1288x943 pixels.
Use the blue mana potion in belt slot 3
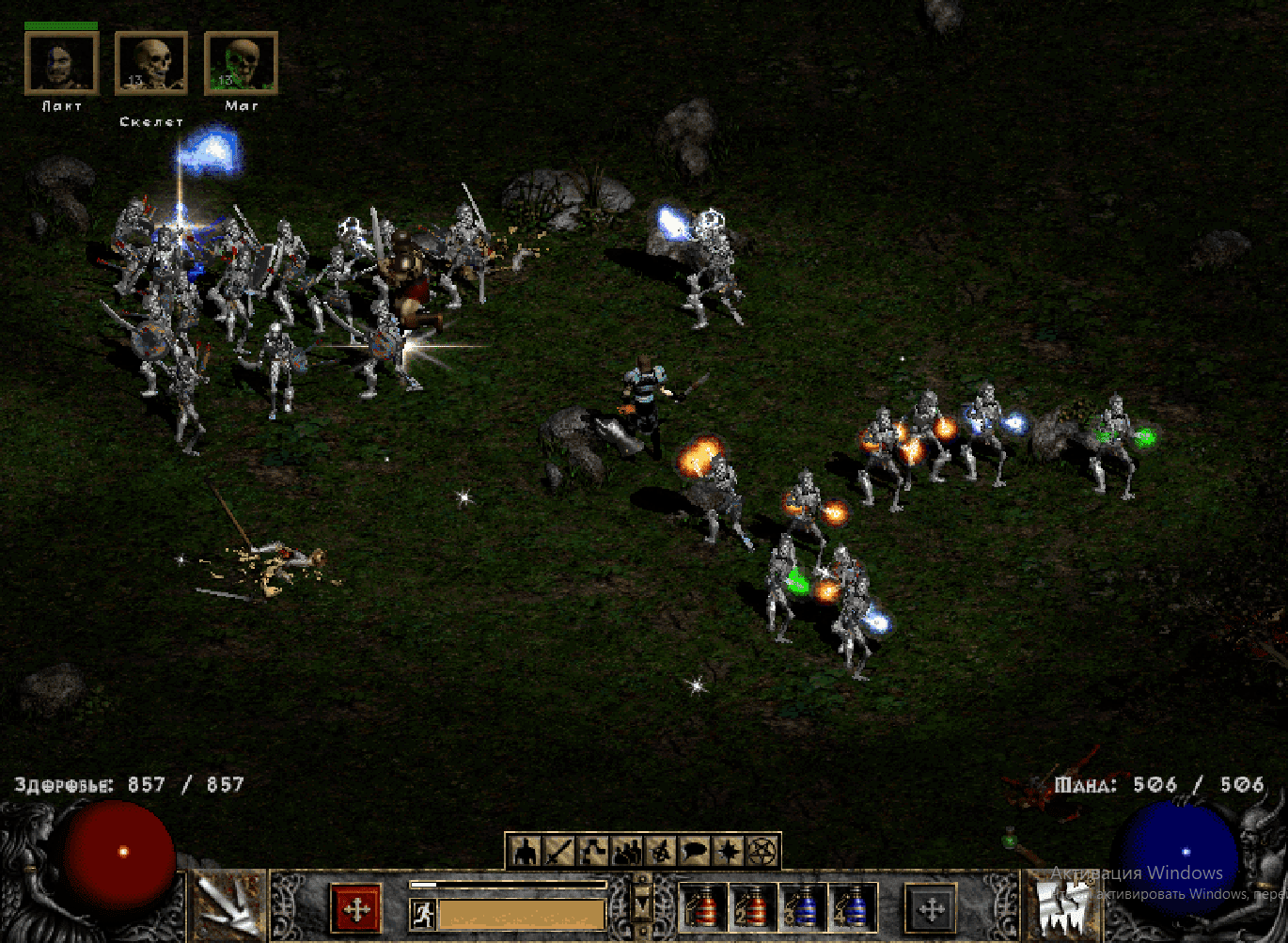(x=805, y=909)
